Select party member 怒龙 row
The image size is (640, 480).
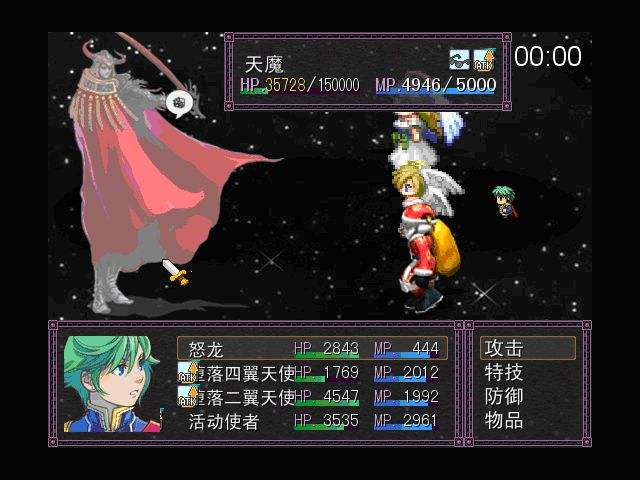[x=312, y=348]
